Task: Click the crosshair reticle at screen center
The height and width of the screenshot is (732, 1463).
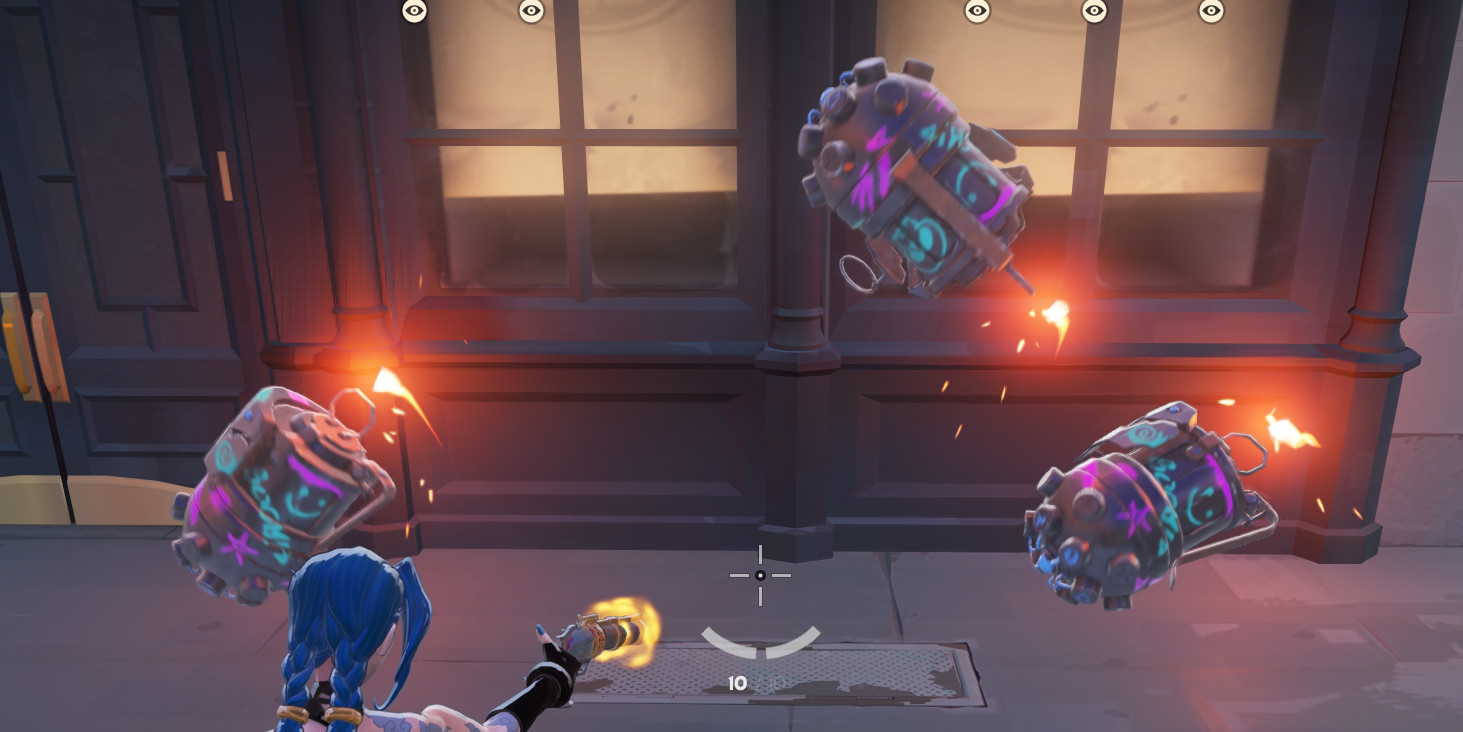Action: [762, 575]
